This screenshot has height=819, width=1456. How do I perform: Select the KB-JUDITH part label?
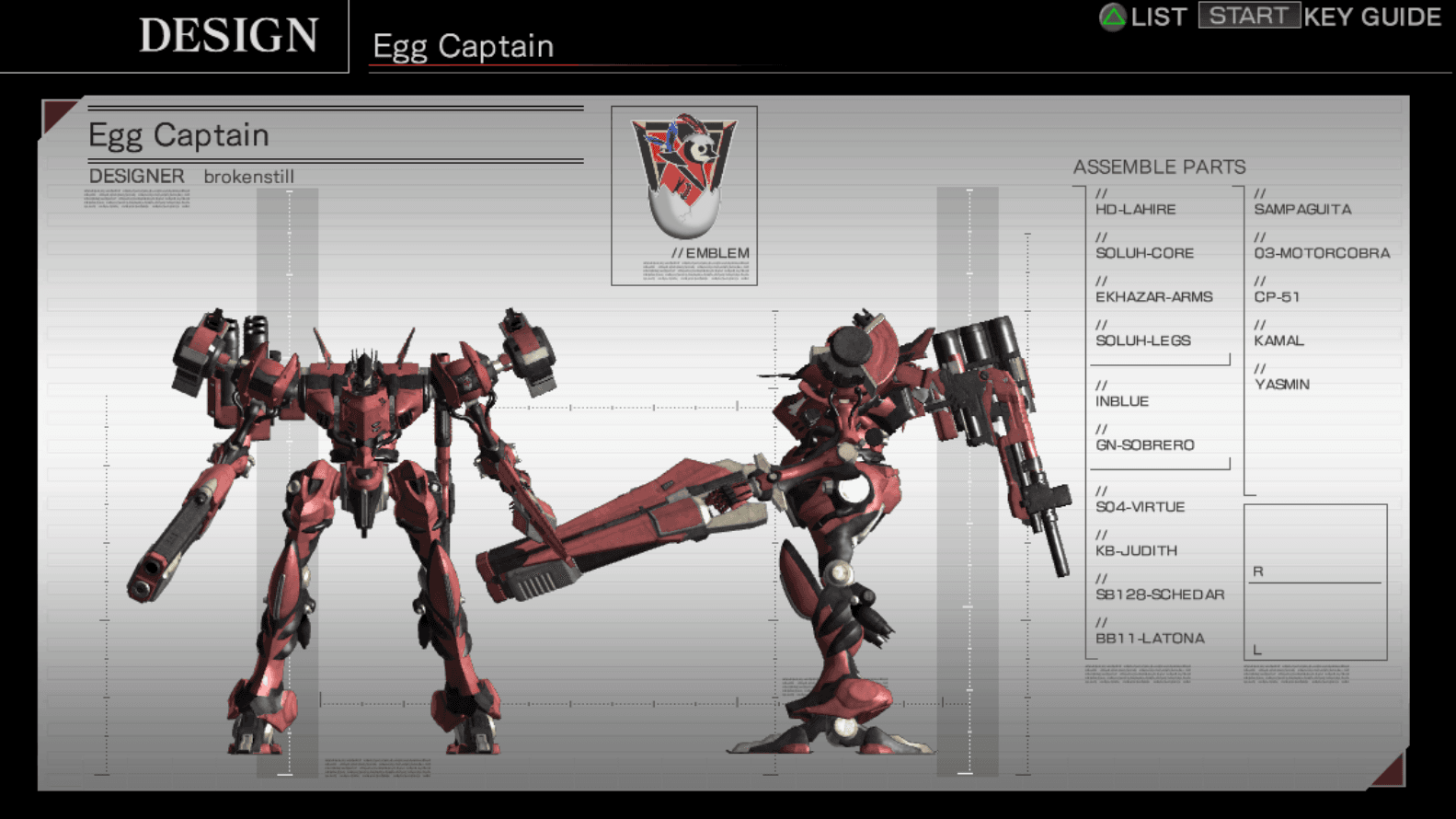(x=1136, y=550)
